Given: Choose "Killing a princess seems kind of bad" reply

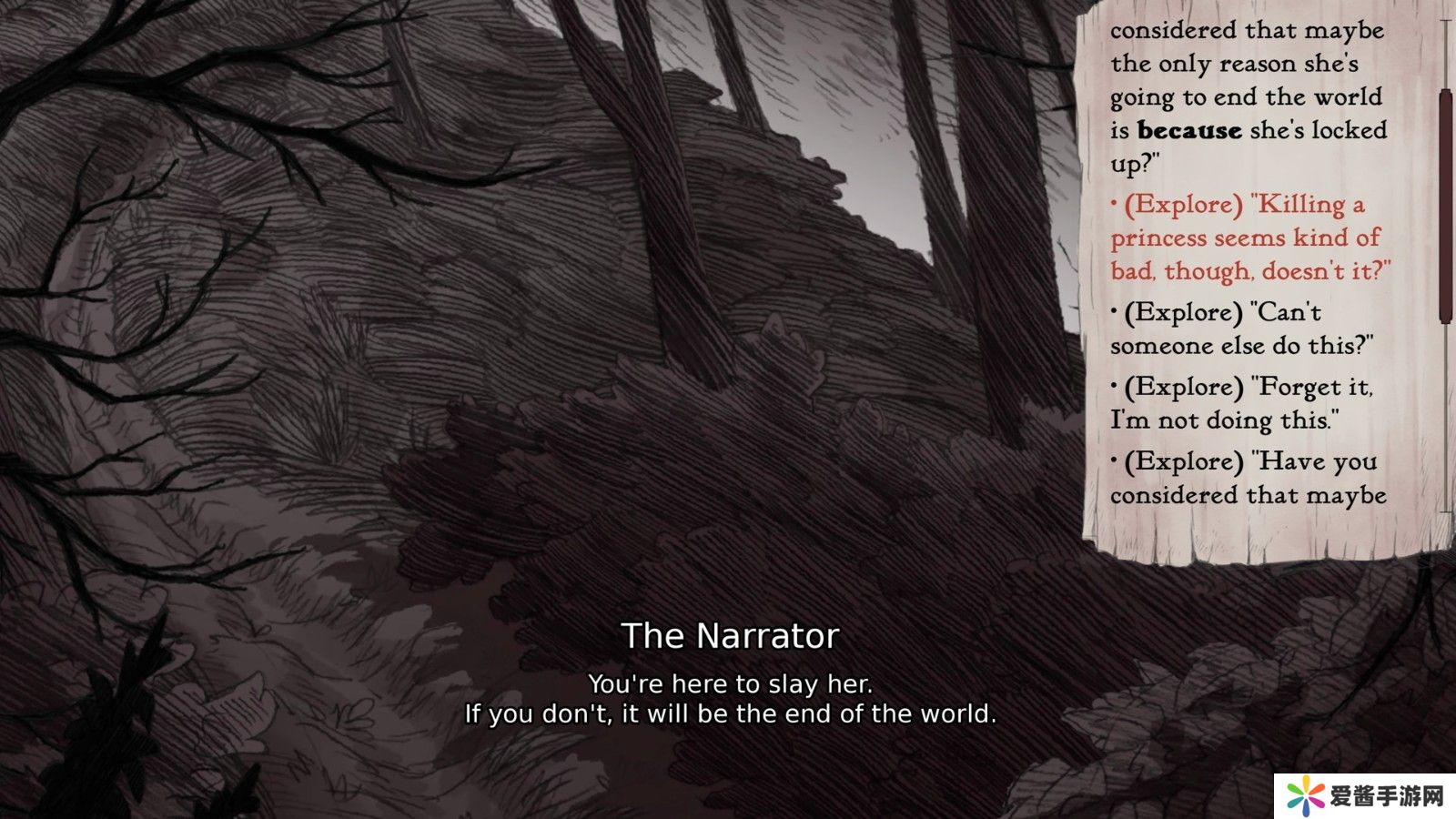Looking at the screenshot, I should click(1249, 238).
